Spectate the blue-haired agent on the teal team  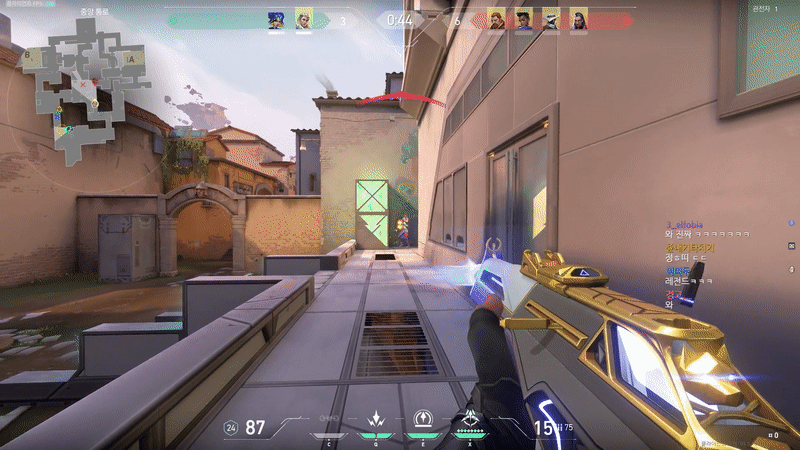(276, 19)
